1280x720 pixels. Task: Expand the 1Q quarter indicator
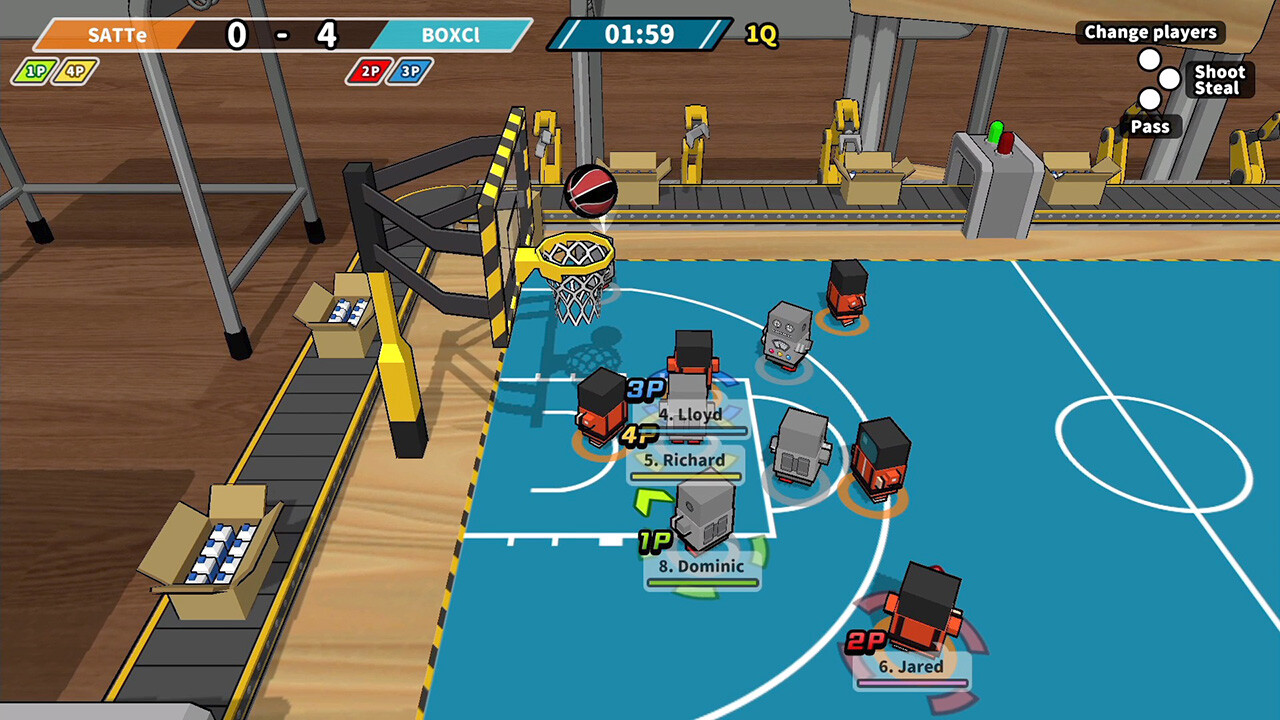pyautogui.click(x=761, y=33)
